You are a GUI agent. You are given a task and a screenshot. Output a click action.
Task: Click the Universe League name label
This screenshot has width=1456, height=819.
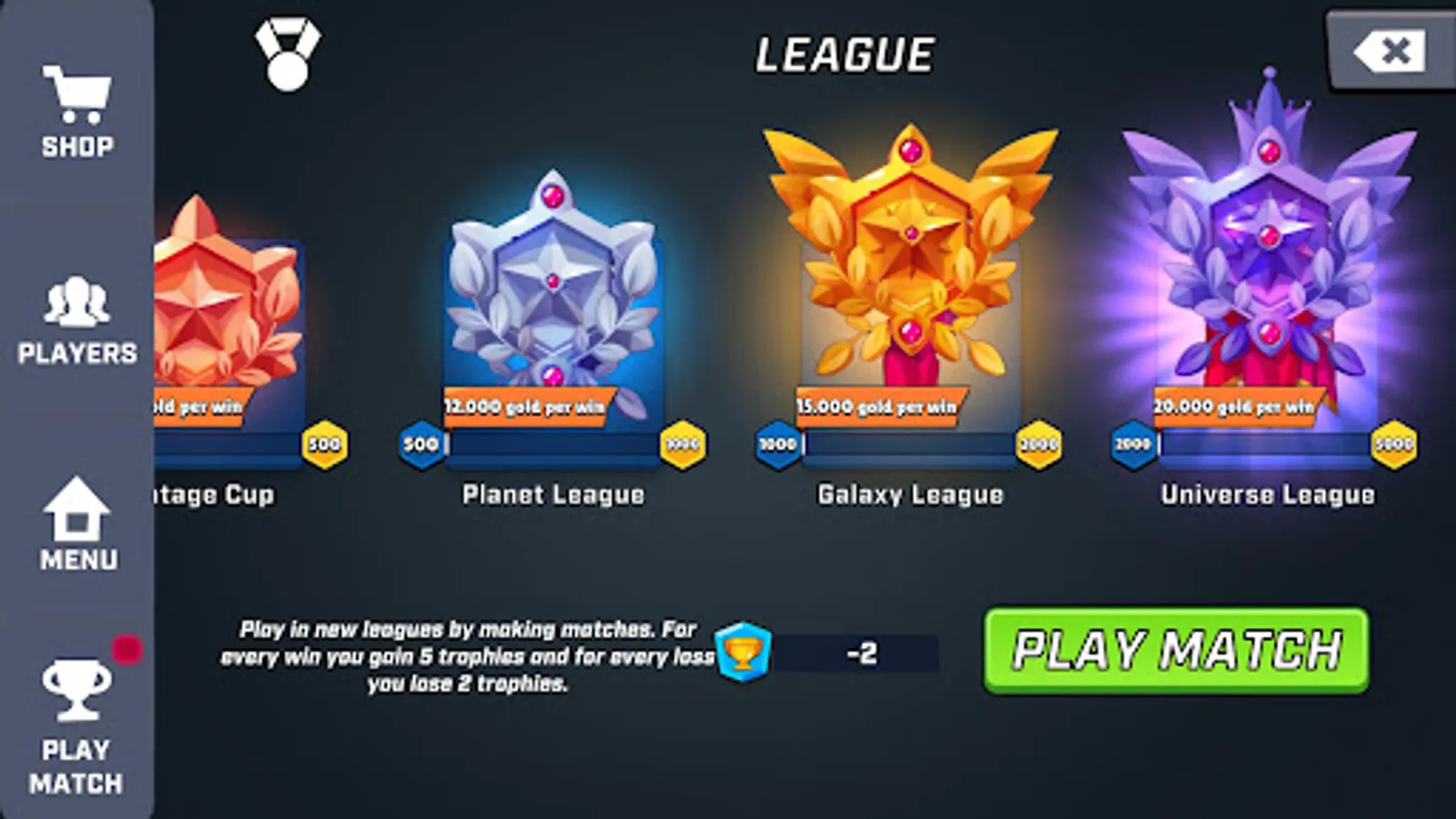(x=1268, y=494)
